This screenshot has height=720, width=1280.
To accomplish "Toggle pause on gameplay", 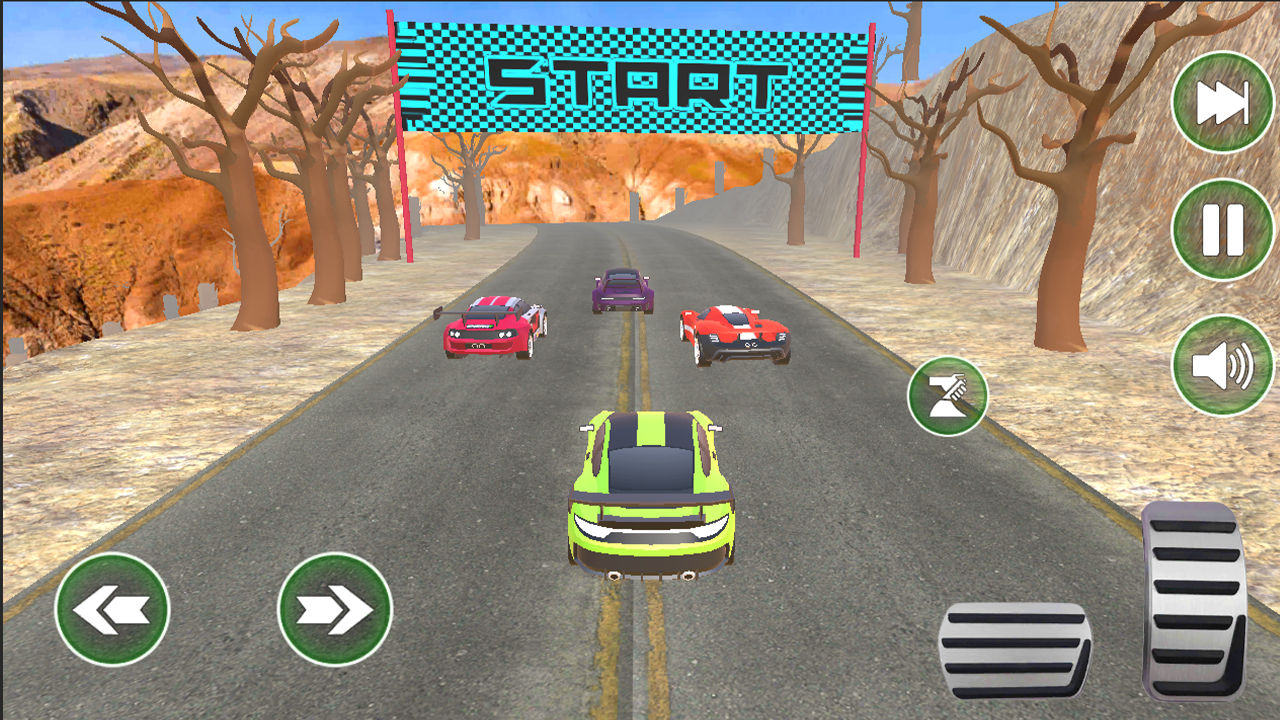I will click(1222, 227).
